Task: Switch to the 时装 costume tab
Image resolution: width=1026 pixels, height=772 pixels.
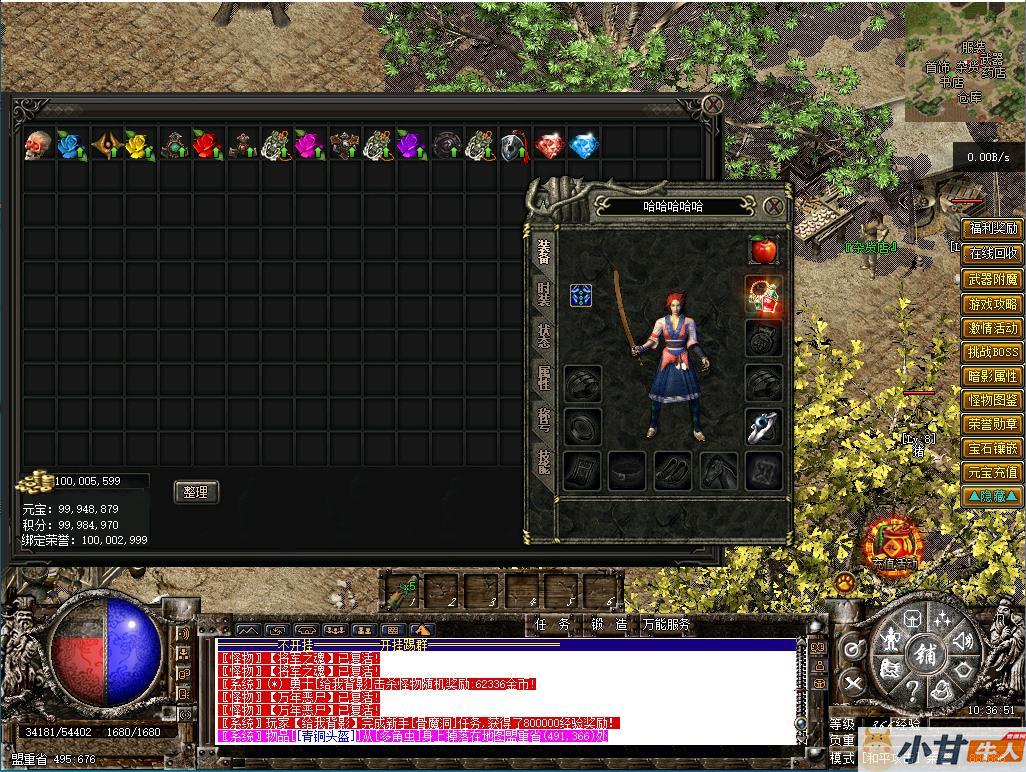Action: (543, 293)
